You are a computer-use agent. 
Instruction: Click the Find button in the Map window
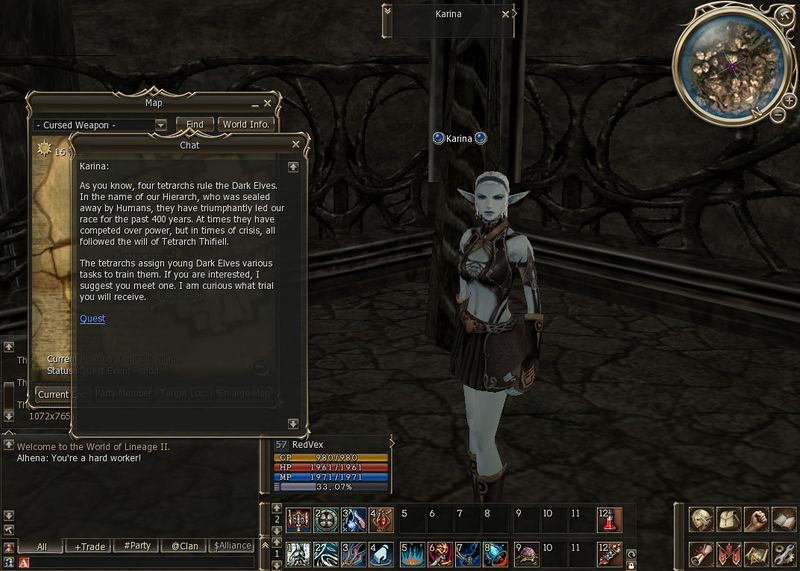195,125
